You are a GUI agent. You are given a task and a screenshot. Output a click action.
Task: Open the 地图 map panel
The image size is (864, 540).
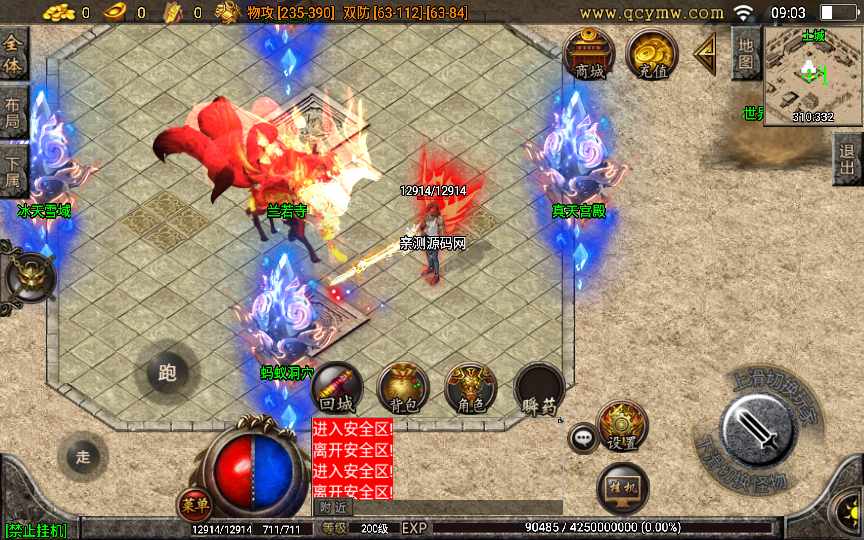[x=745, y=53]
